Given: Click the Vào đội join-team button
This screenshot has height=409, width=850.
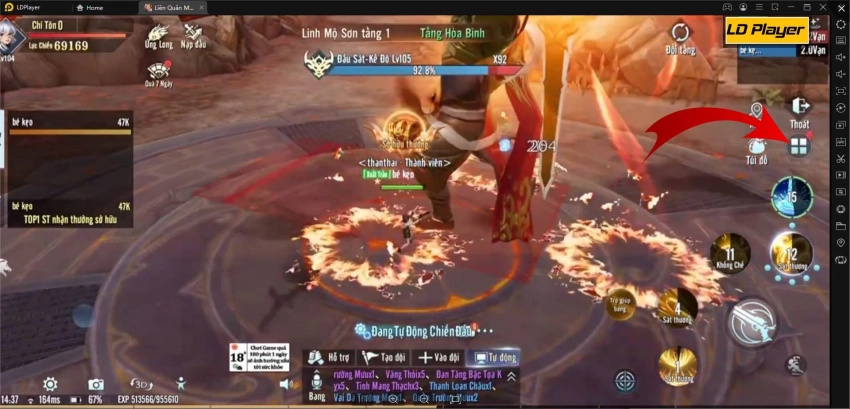Looking at the screenshot, I should [439, 357].
